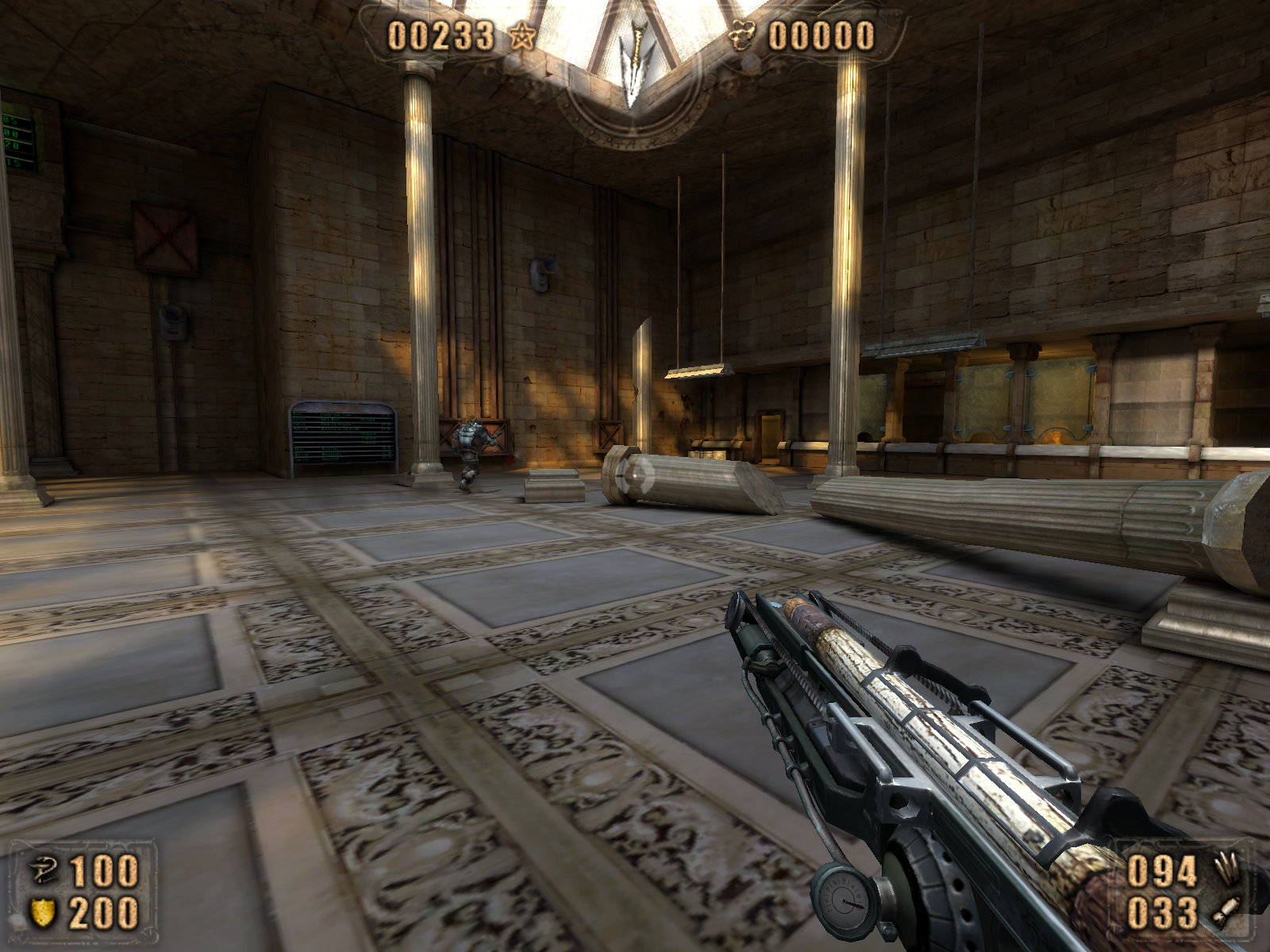Click the objective compass arrow
1270x952 pixels.
click(x=633, y=63)
